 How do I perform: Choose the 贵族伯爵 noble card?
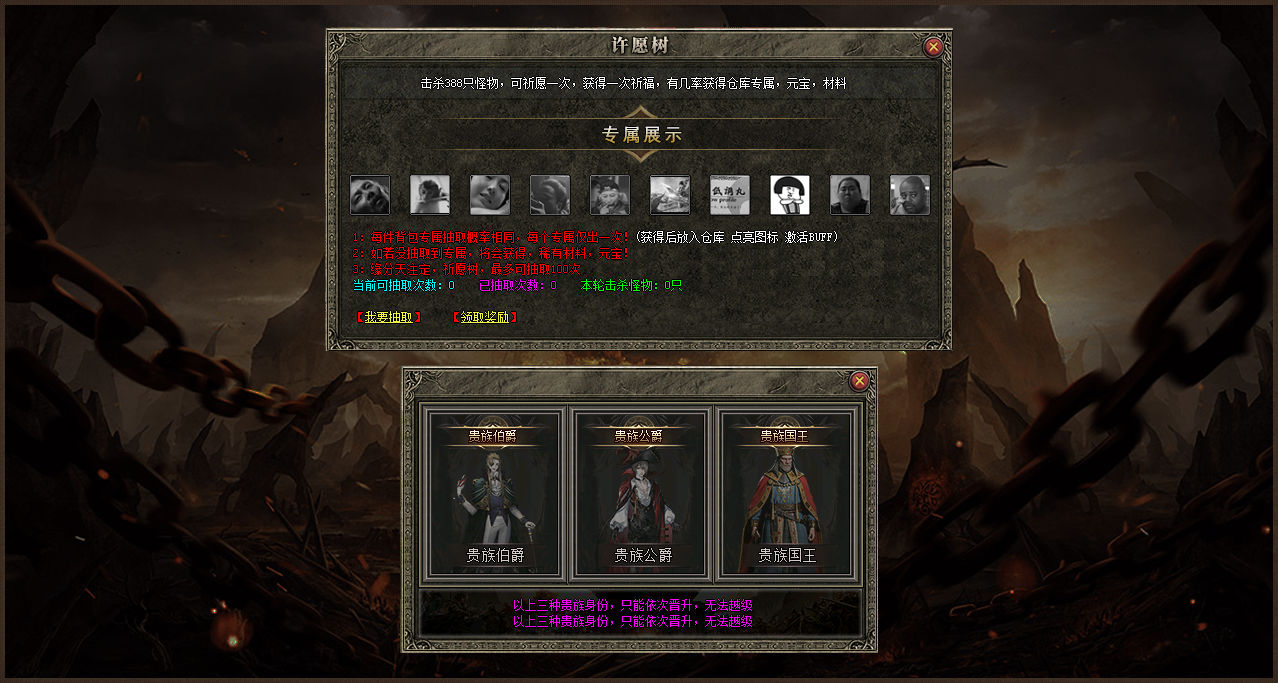point(495,493)
